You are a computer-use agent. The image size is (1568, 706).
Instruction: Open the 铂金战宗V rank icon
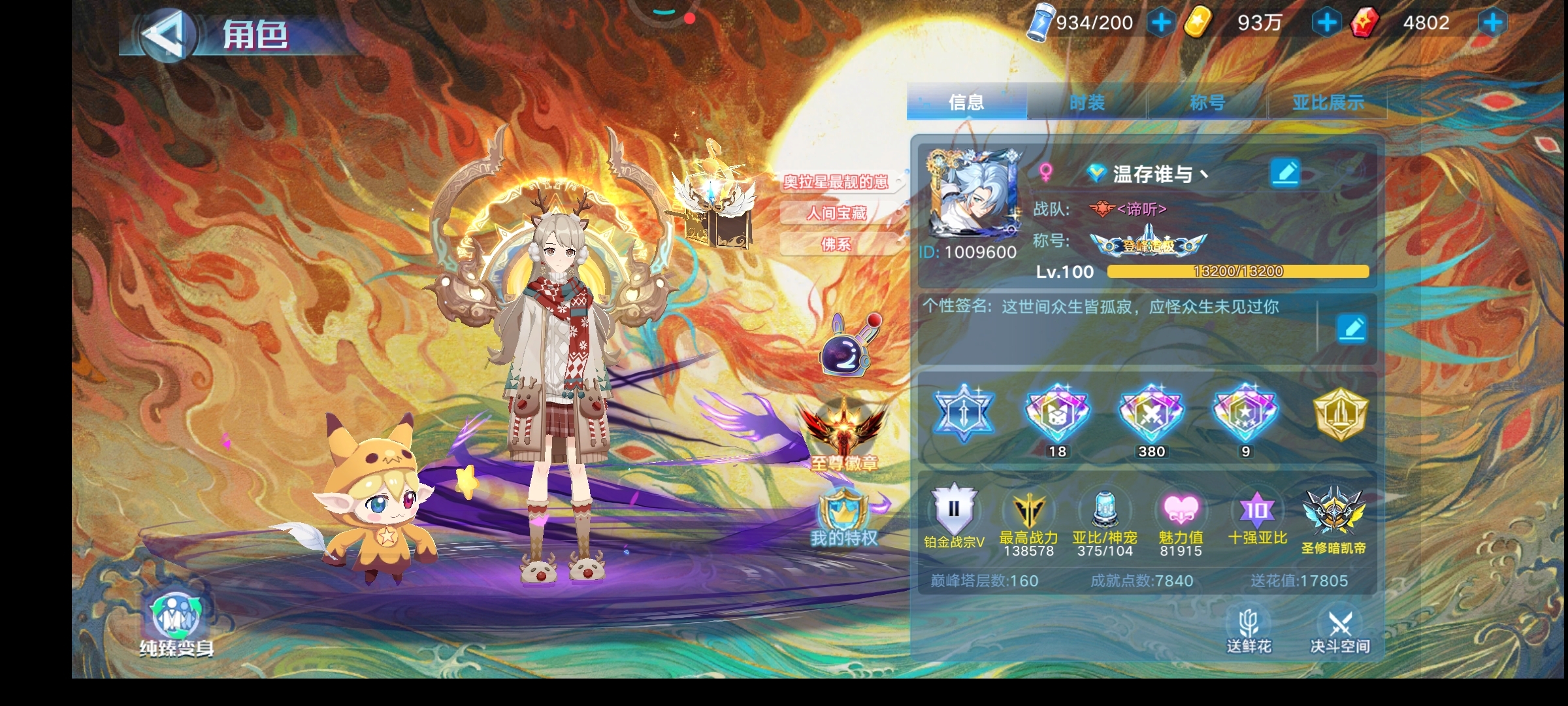pyautogui.click(x=954, y=516)
